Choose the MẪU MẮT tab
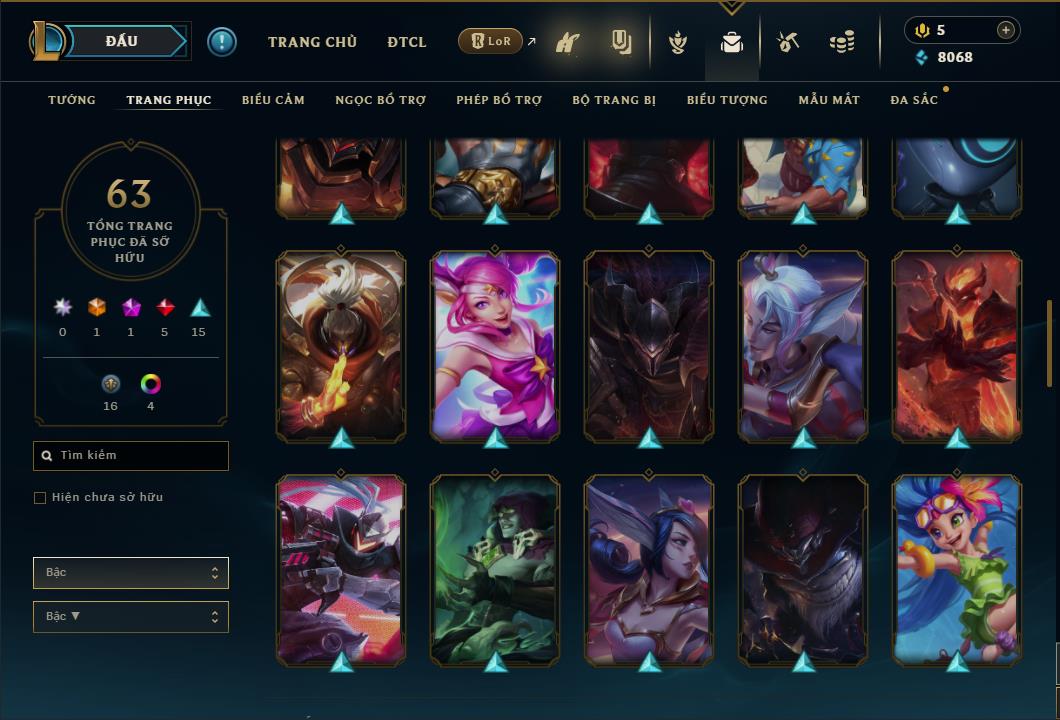Viewport: 1060px width, 720px height. click(829, 100)
